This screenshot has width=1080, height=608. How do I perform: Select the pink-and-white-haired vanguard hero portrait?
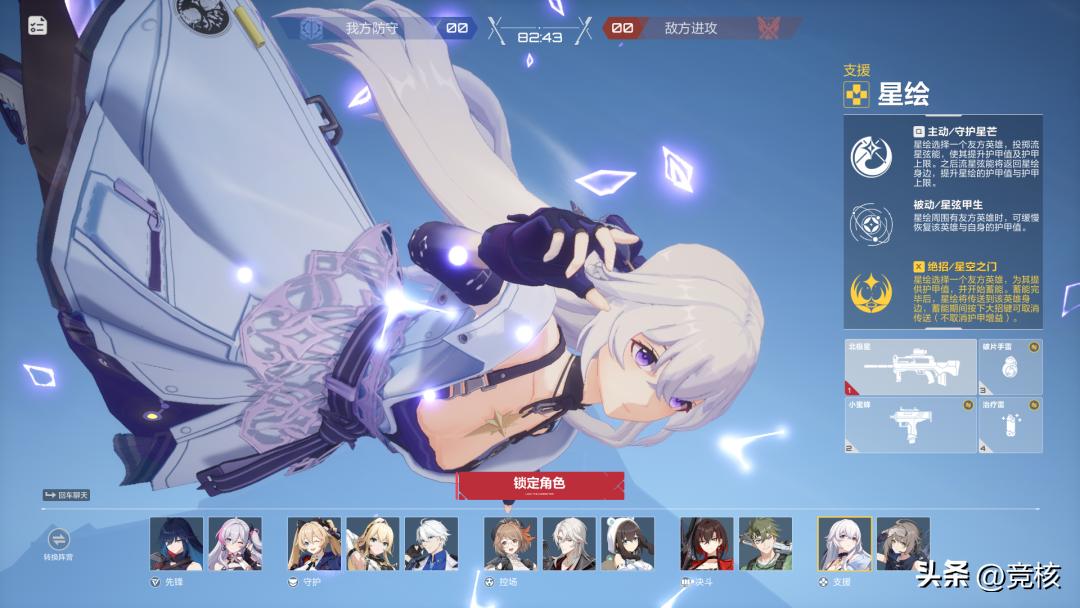pos(235,544)
